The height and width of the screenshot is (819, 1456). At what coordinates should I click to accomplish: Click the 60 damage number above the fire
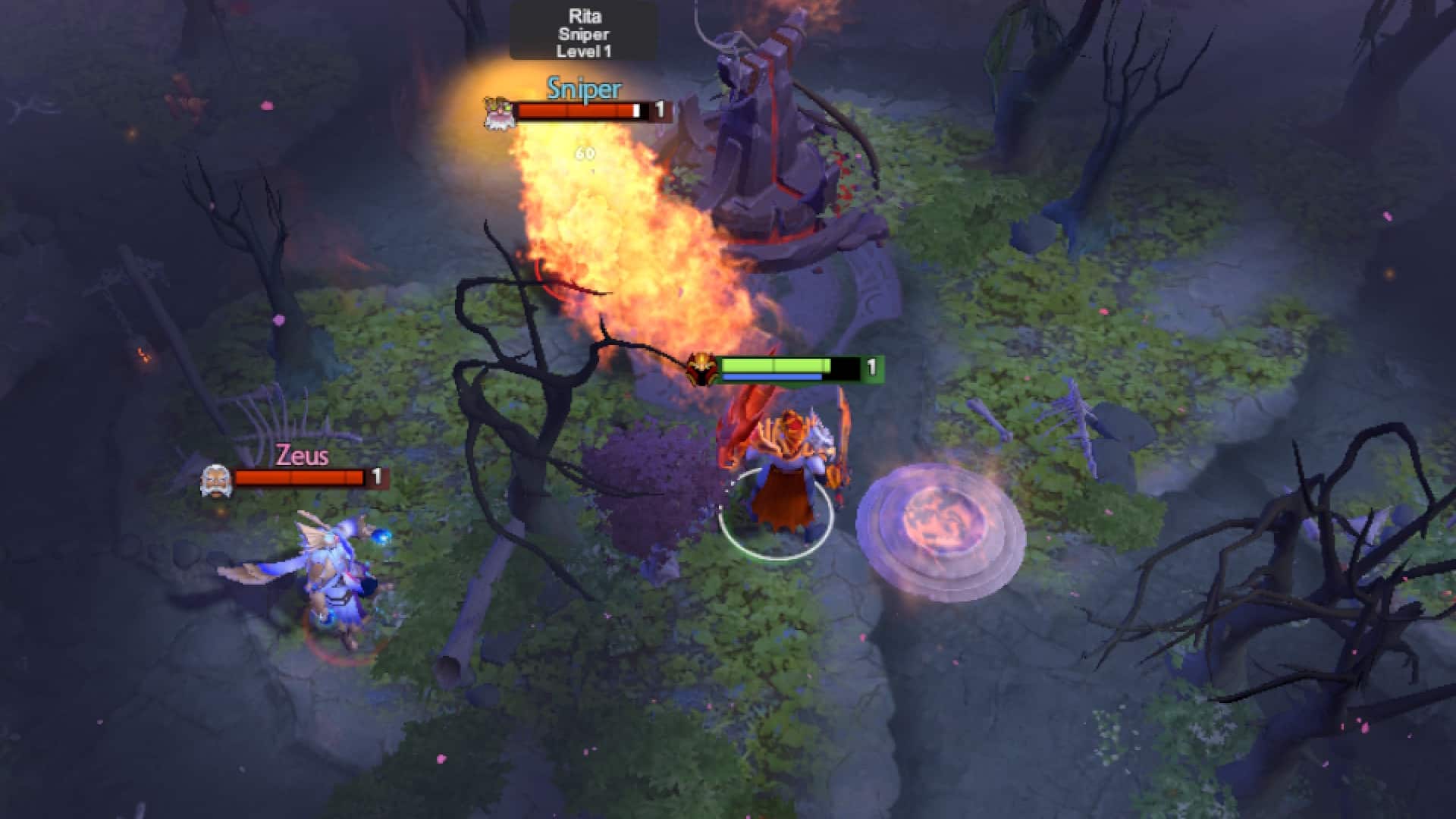click(x=584, y=152)
